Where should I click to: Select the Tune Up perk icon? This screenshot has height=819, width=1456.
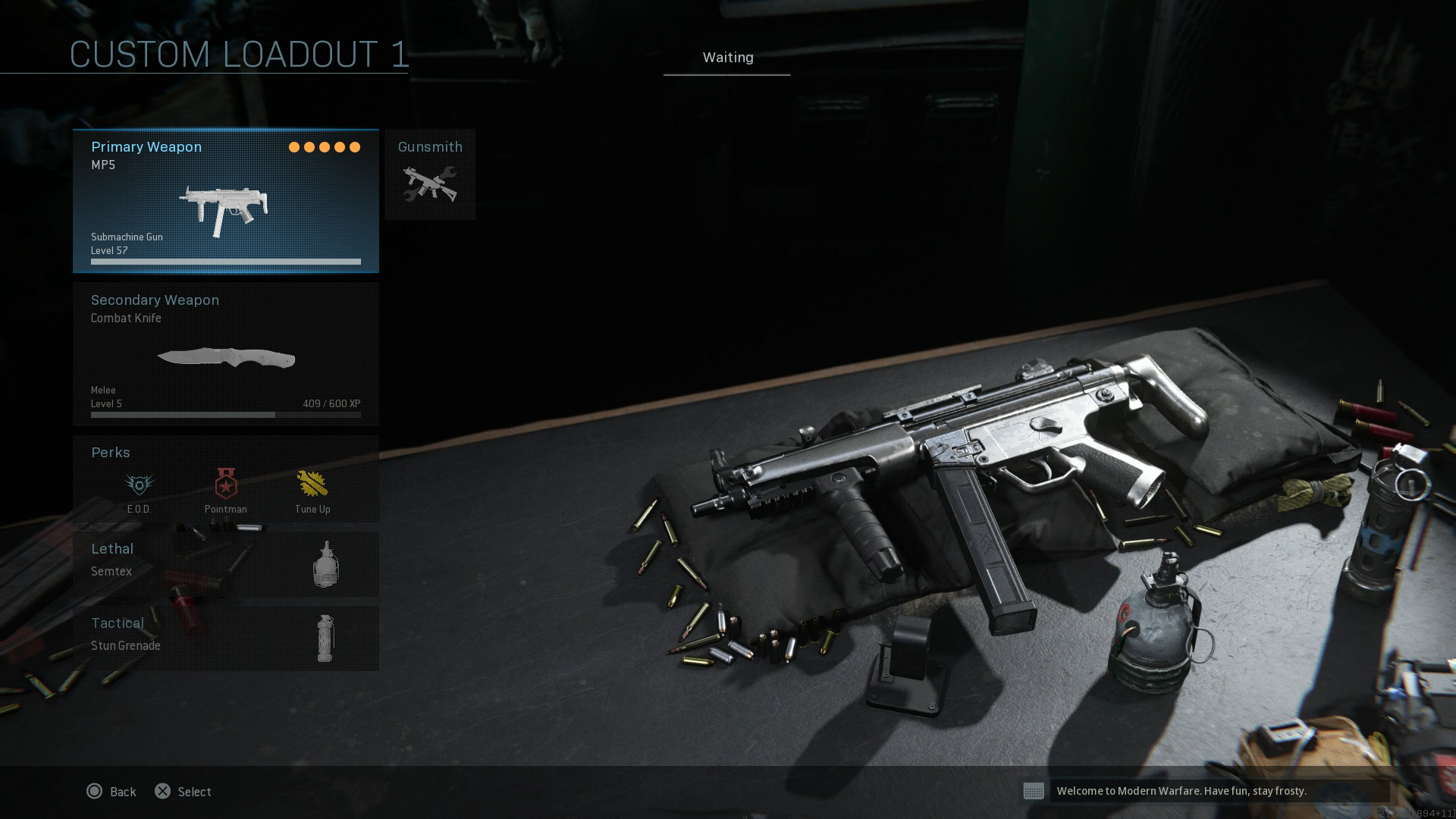[x=312, y=484]
